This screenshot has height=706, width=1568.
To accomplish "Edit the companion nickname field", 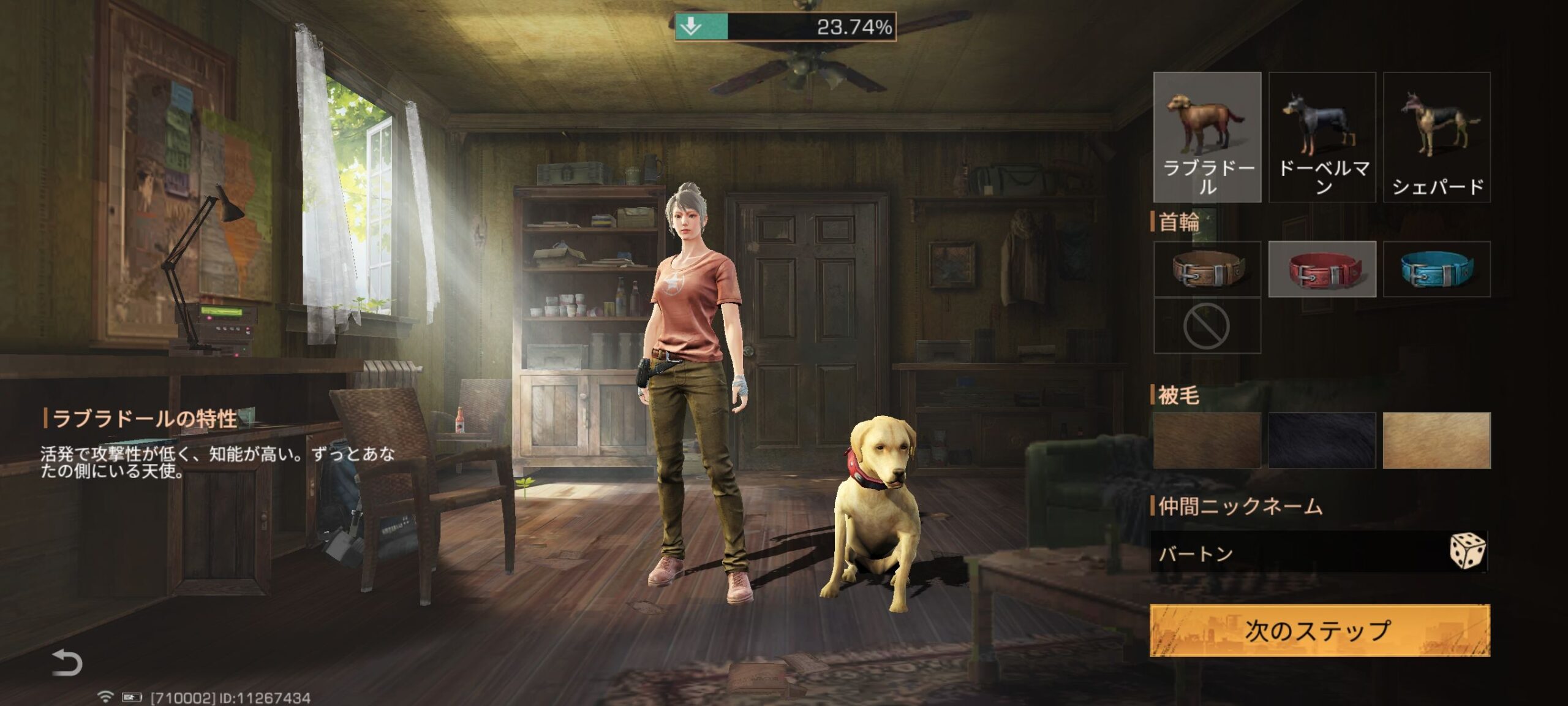I will point(1292,553).
